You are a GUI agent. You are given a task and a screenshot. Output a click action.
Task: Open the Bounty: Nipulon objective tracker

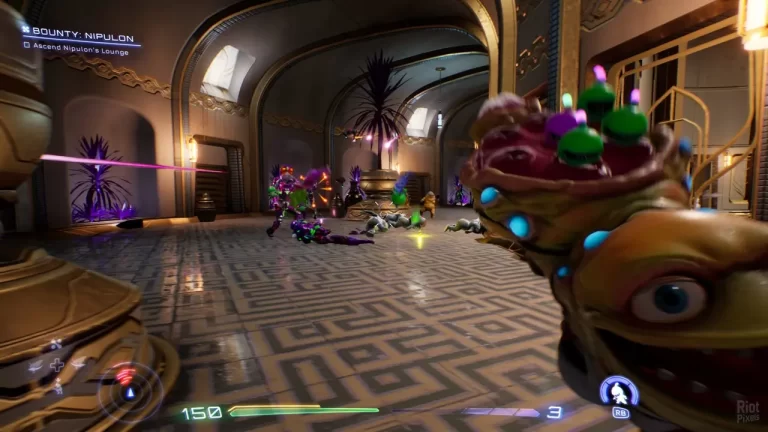(x=82, y=35)
